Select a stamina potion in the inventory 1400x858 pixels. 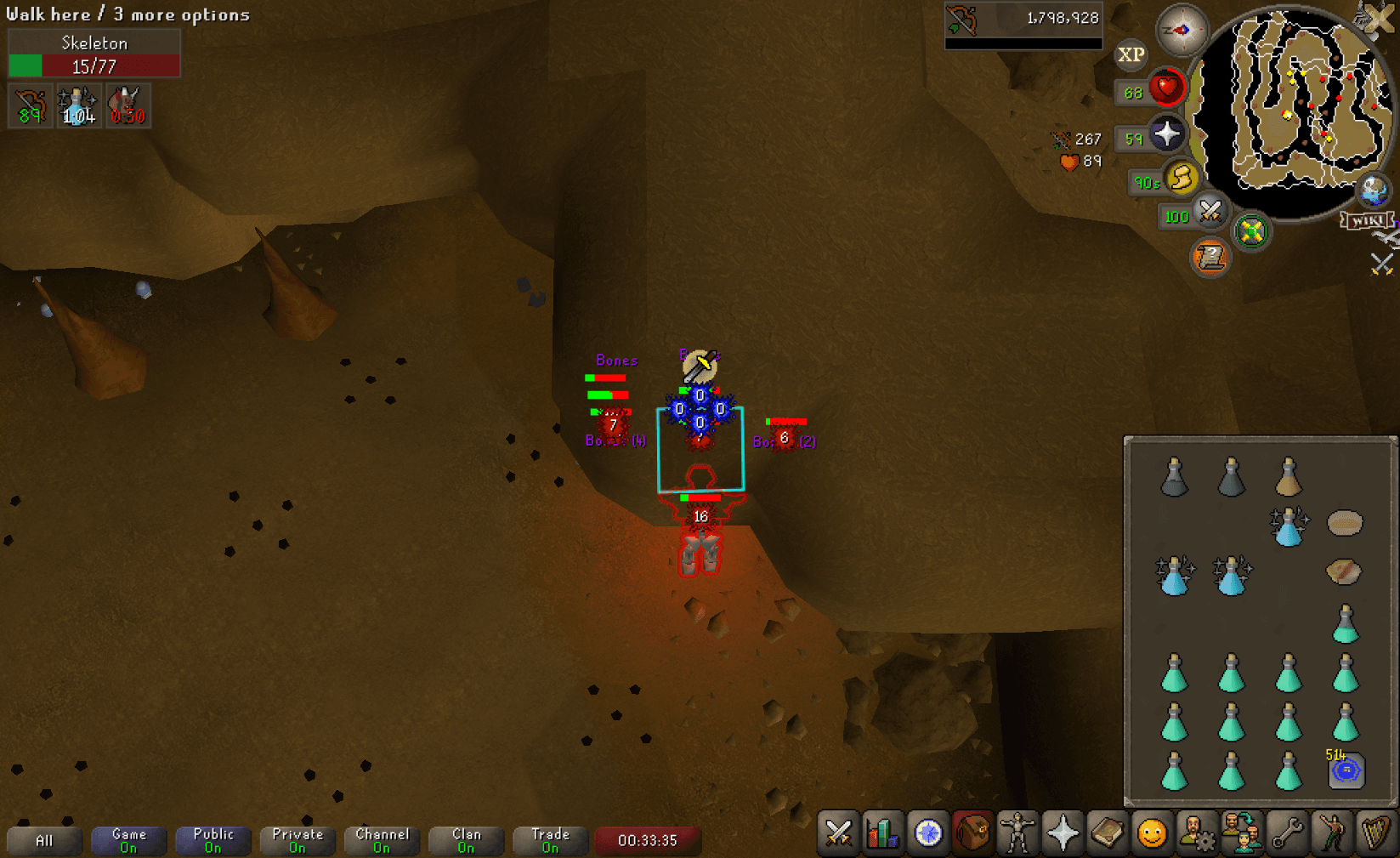[1175, 574]
